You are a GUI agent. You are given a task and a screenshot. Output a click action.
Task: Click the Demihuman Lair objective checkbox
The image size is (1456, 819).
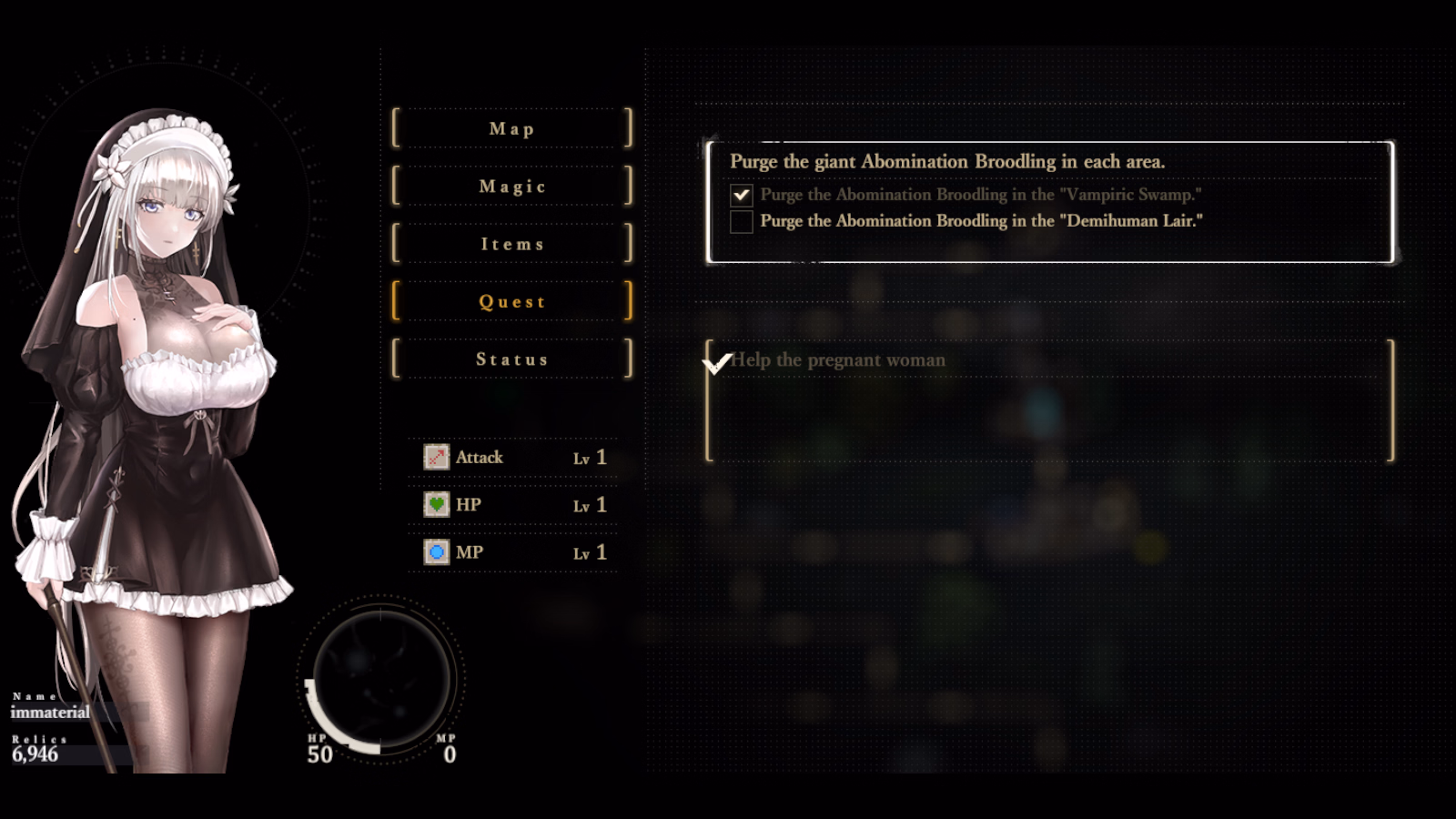(x=742, y=221)
